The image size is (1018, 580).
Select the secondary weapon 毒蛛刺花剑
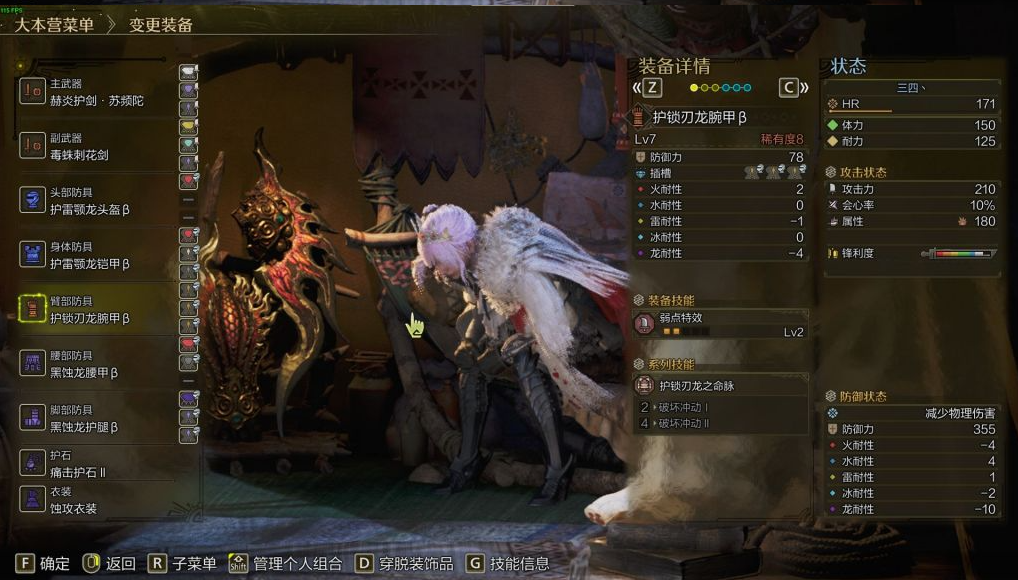(x=95, y=147)
